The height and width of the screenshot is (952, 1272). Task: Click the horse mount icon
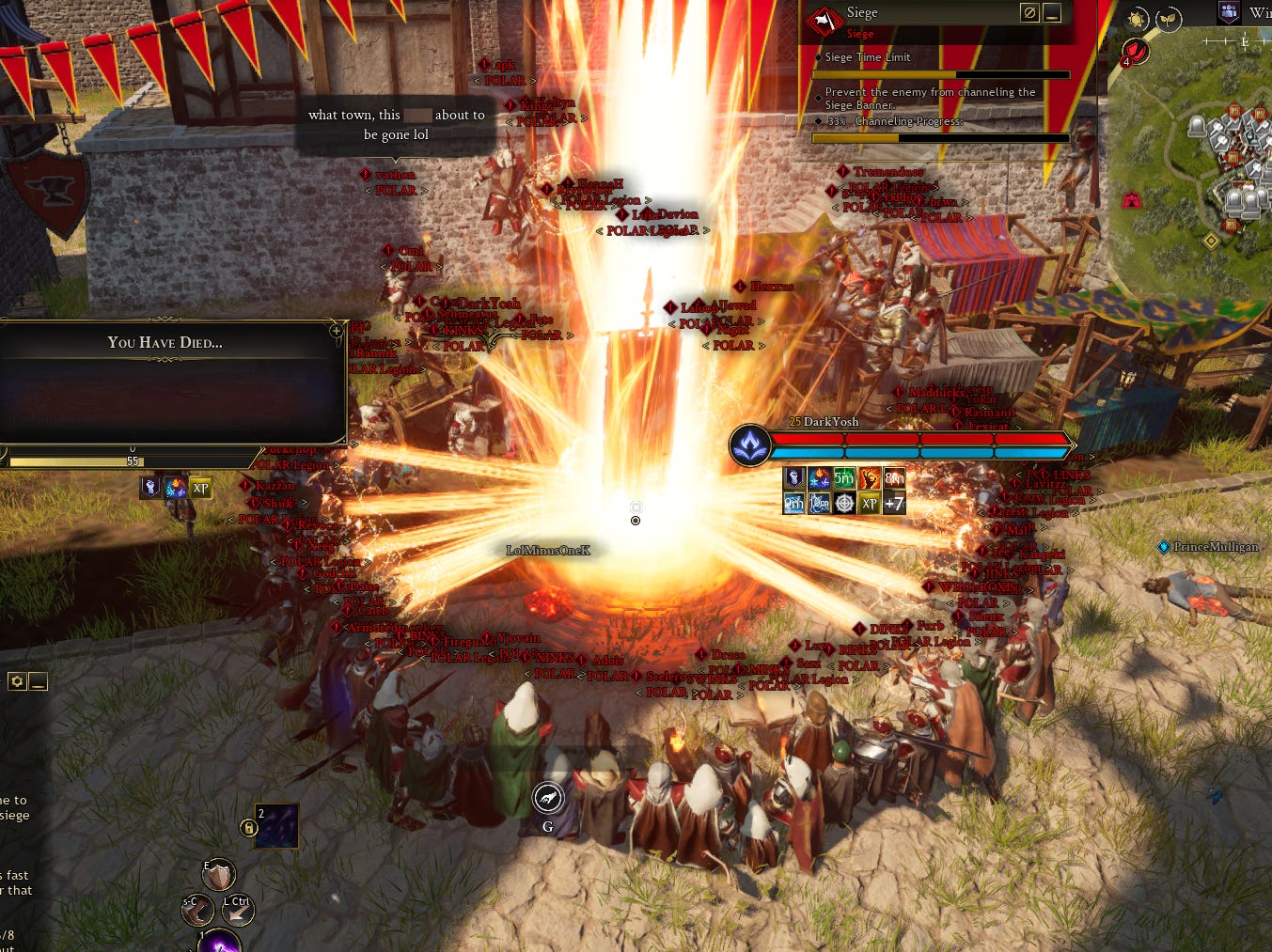(548, 799)
